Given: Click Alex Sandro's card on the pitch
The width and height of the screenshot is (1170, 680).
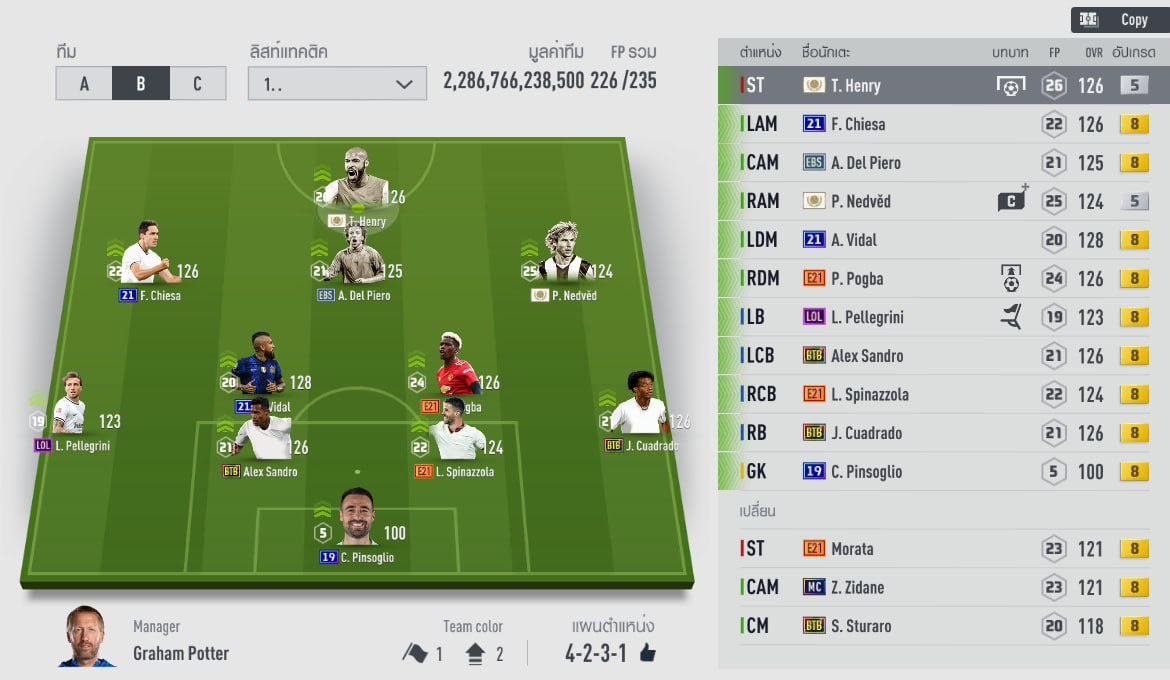Looking at the screenshot, I should 262,441.
